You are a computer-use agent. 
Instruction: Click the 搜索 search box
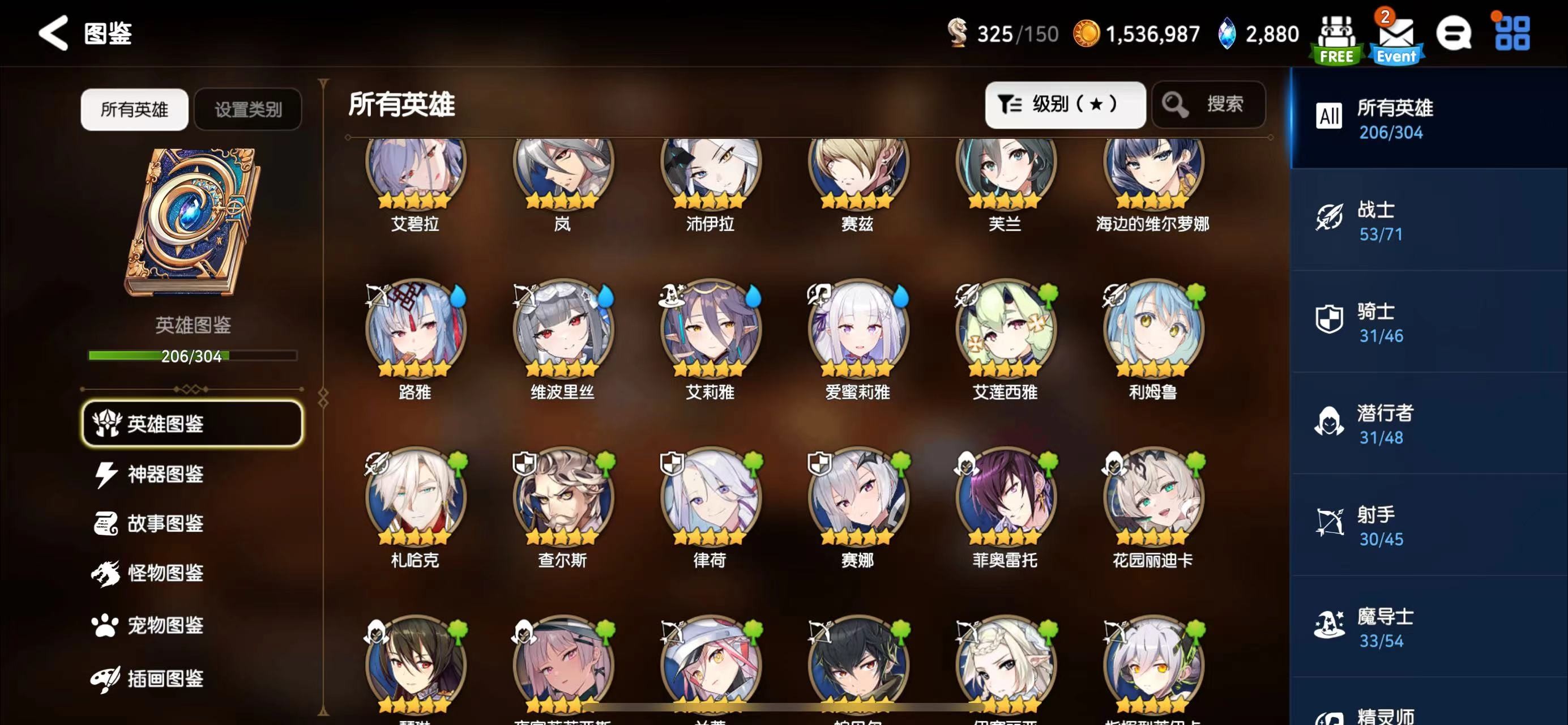coord(1208,105)
